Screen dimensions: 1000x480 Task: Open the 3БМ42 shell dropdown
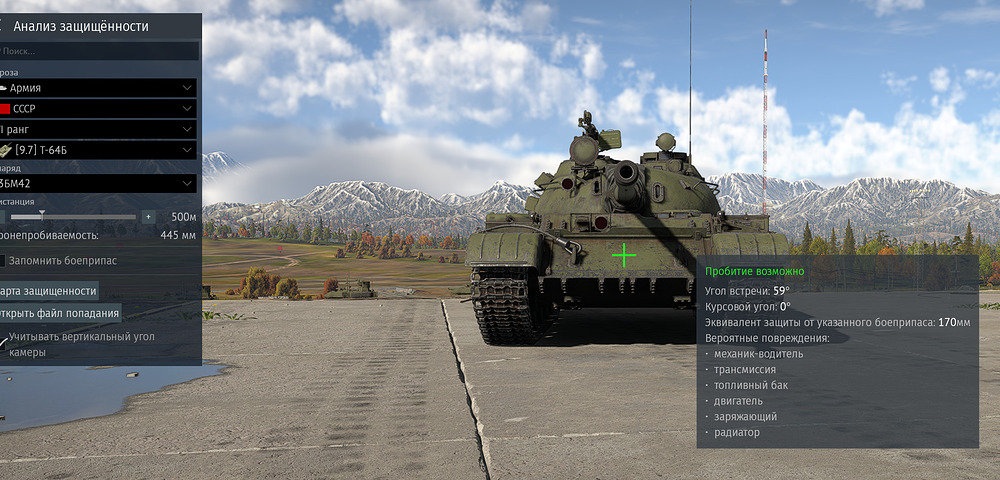tap(100, 183)
